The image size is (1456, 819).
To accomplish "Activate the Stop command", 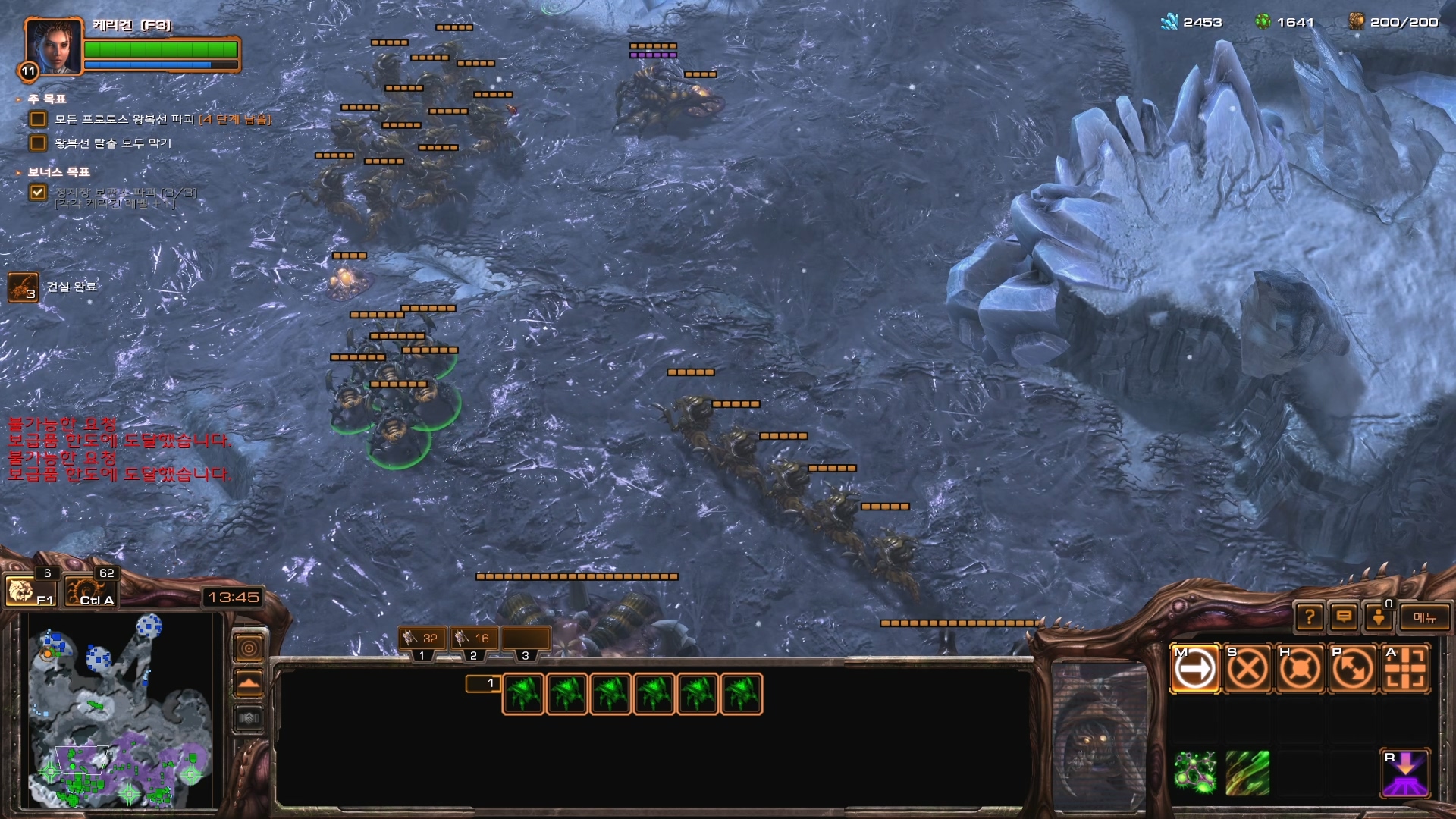I will 1247,669.
